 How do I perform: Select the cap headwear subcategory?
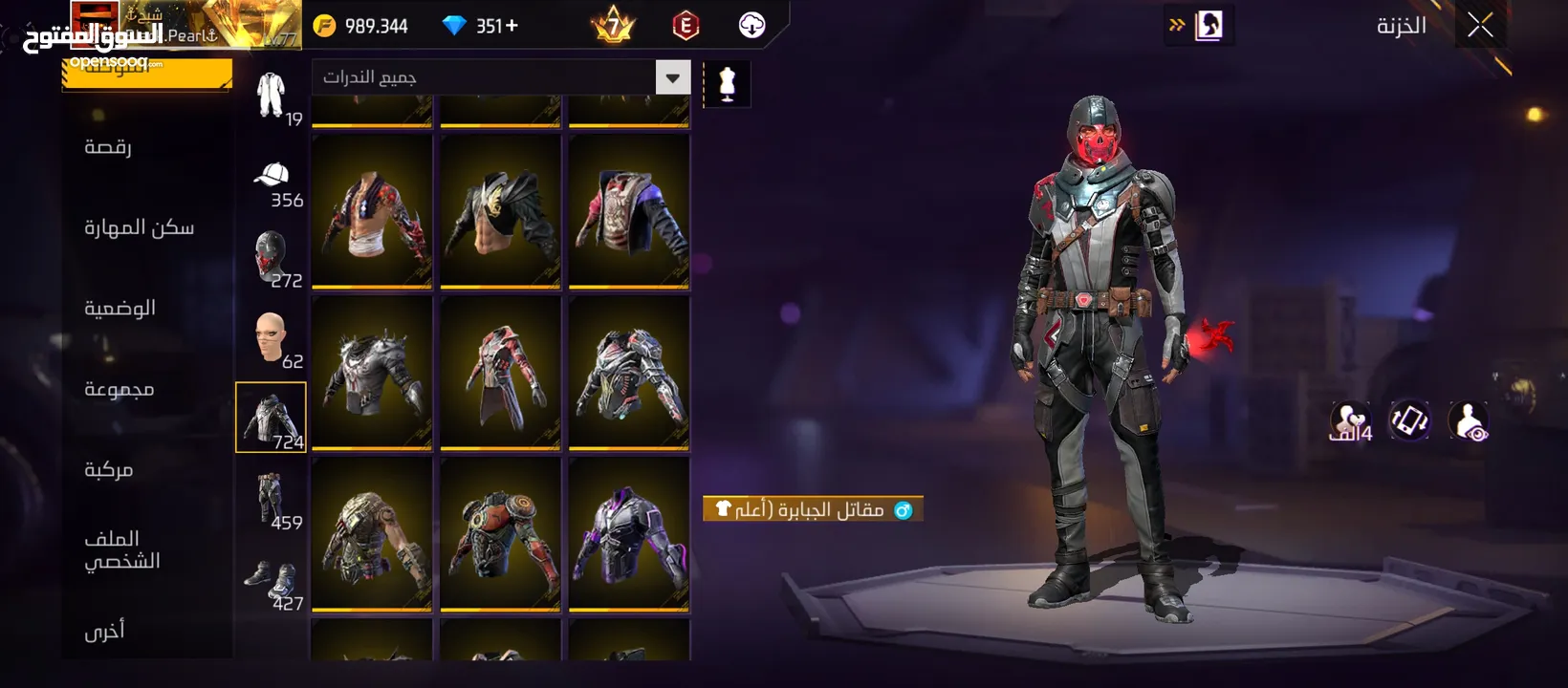coord(272,178)
